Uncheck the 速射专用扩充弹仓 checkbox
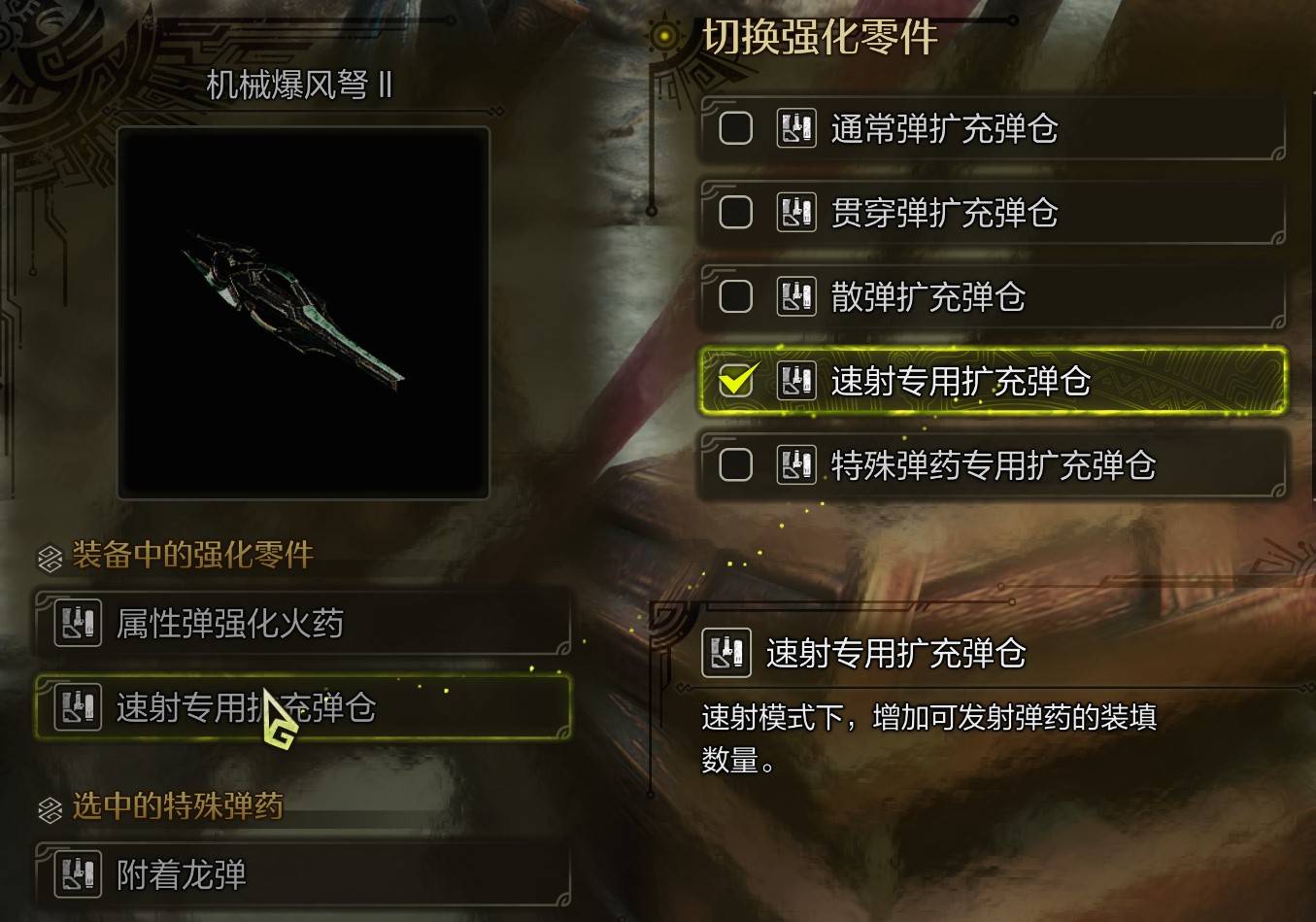This screenshot has width=1316, height=922. [x=734, y=382]
